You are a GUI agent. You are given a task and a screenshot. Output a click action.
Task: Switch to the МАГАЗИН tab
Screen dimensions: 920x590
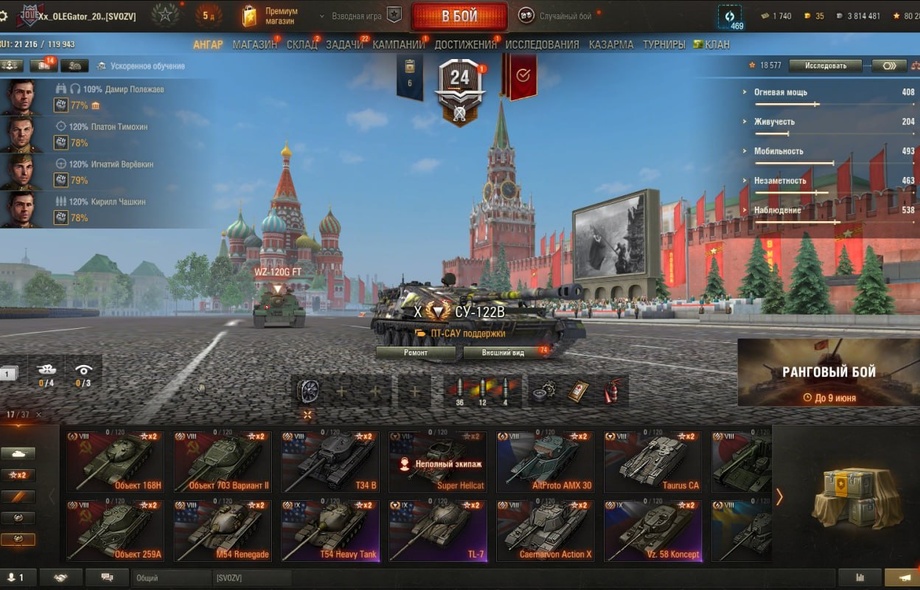[254, 45]
